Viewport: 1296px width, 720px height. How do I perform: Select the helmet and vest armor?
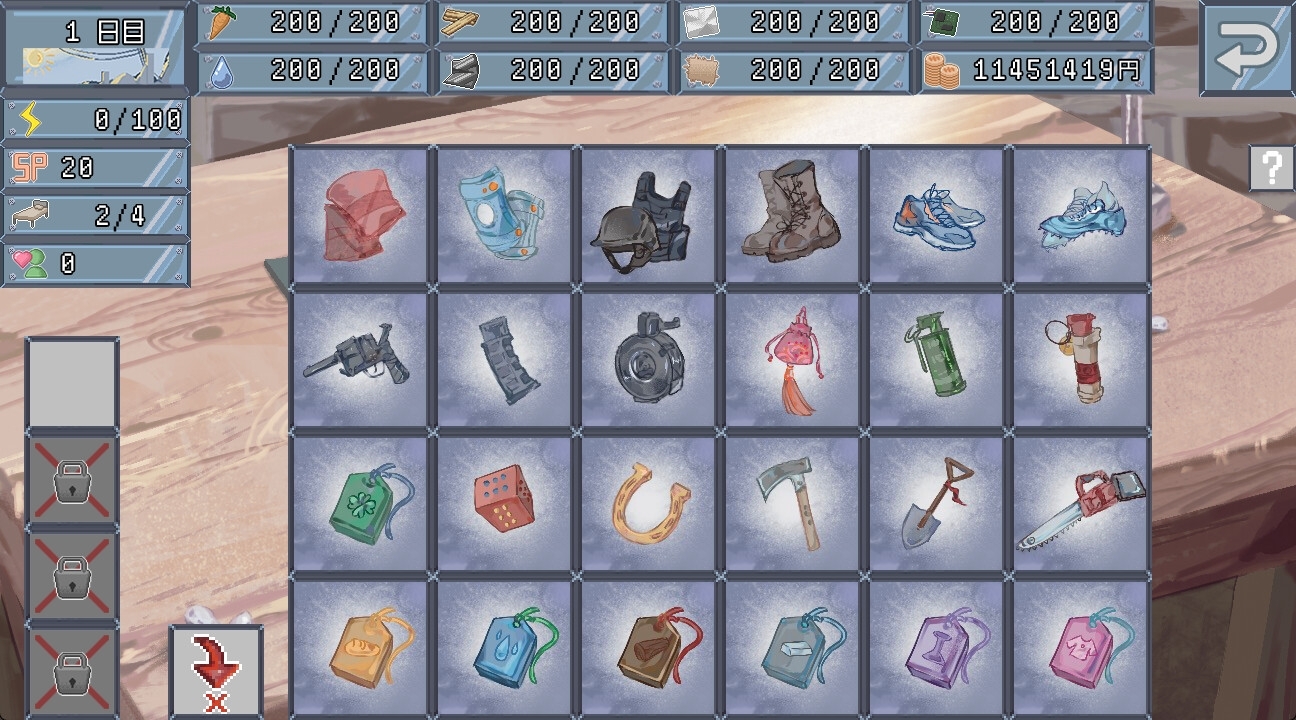coord(649,215)
